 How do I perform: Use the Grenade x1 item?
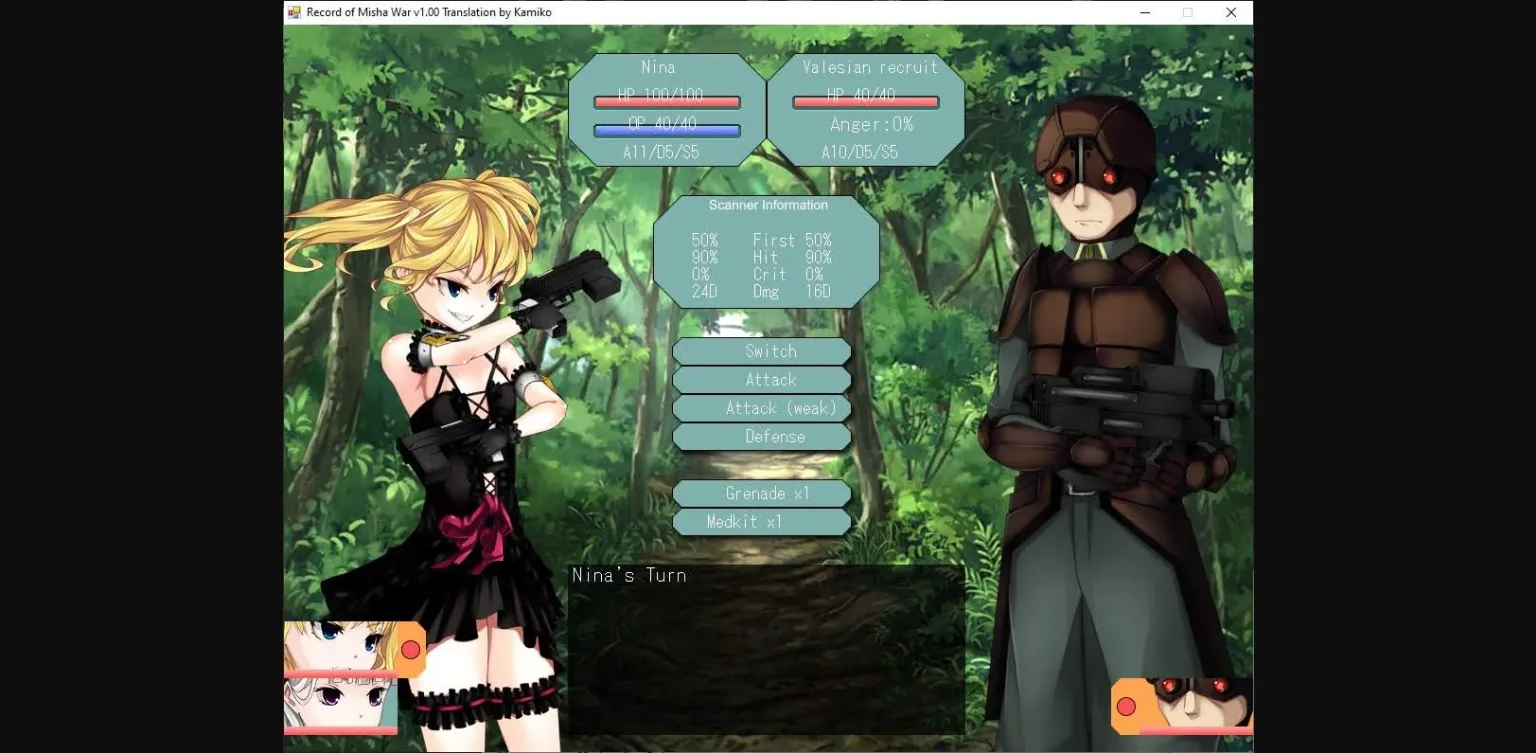(x=762, y=493)
